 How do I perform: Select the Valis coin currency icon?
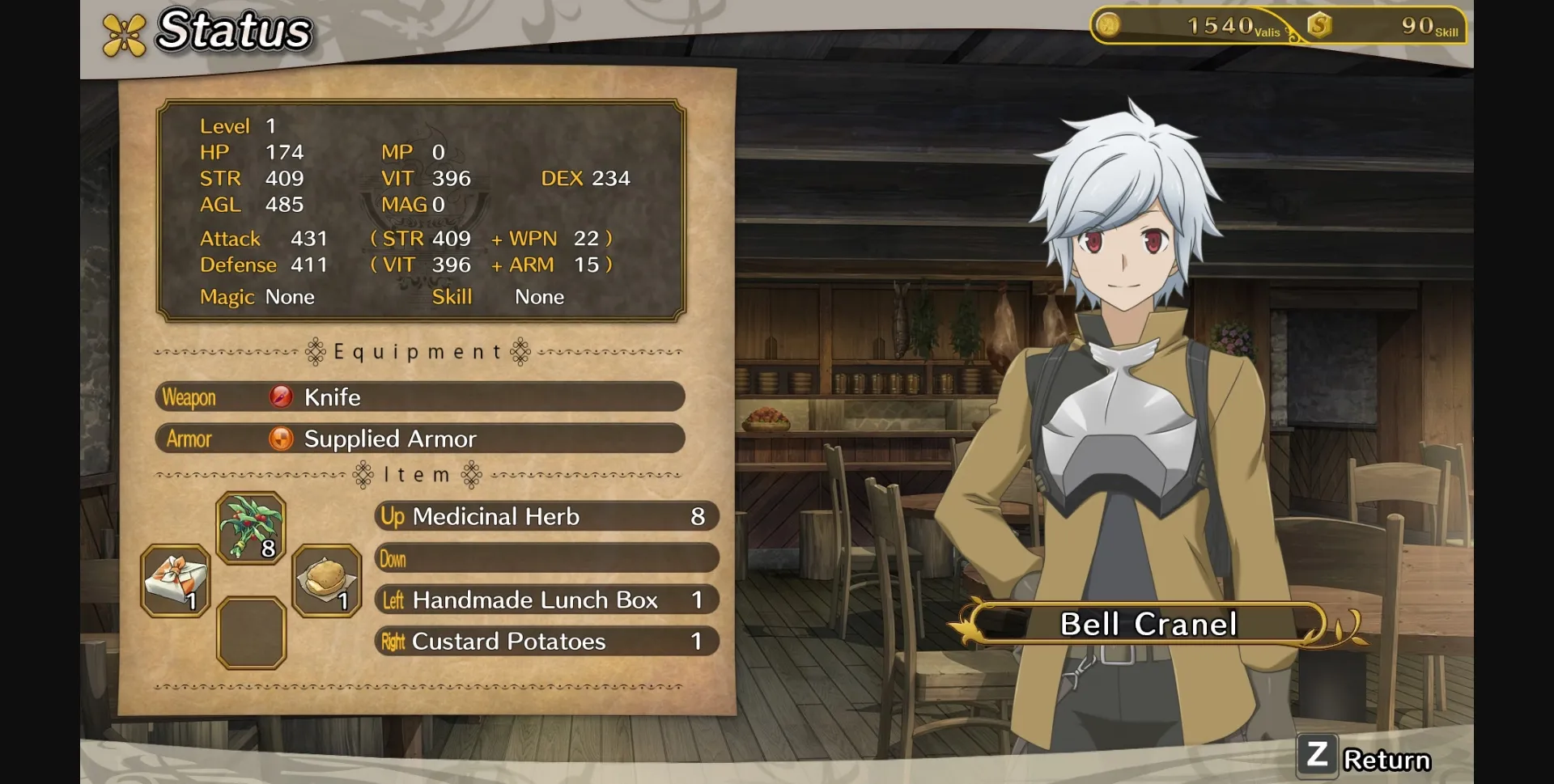[x=1110, y=25]
